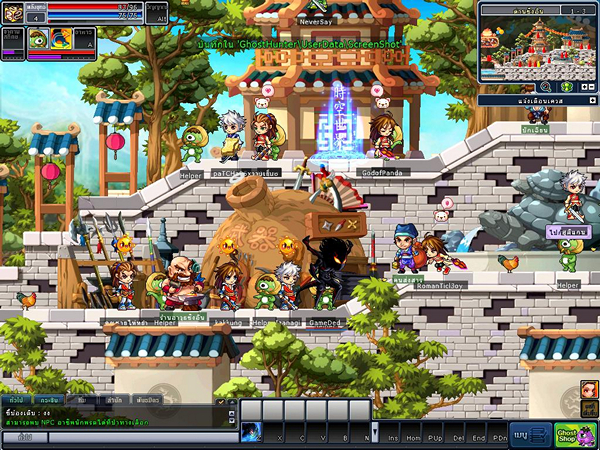The height and width of the screenshot is (450, 600).
Task: Open the Ghost Shop
Action: tap(576, 435)
